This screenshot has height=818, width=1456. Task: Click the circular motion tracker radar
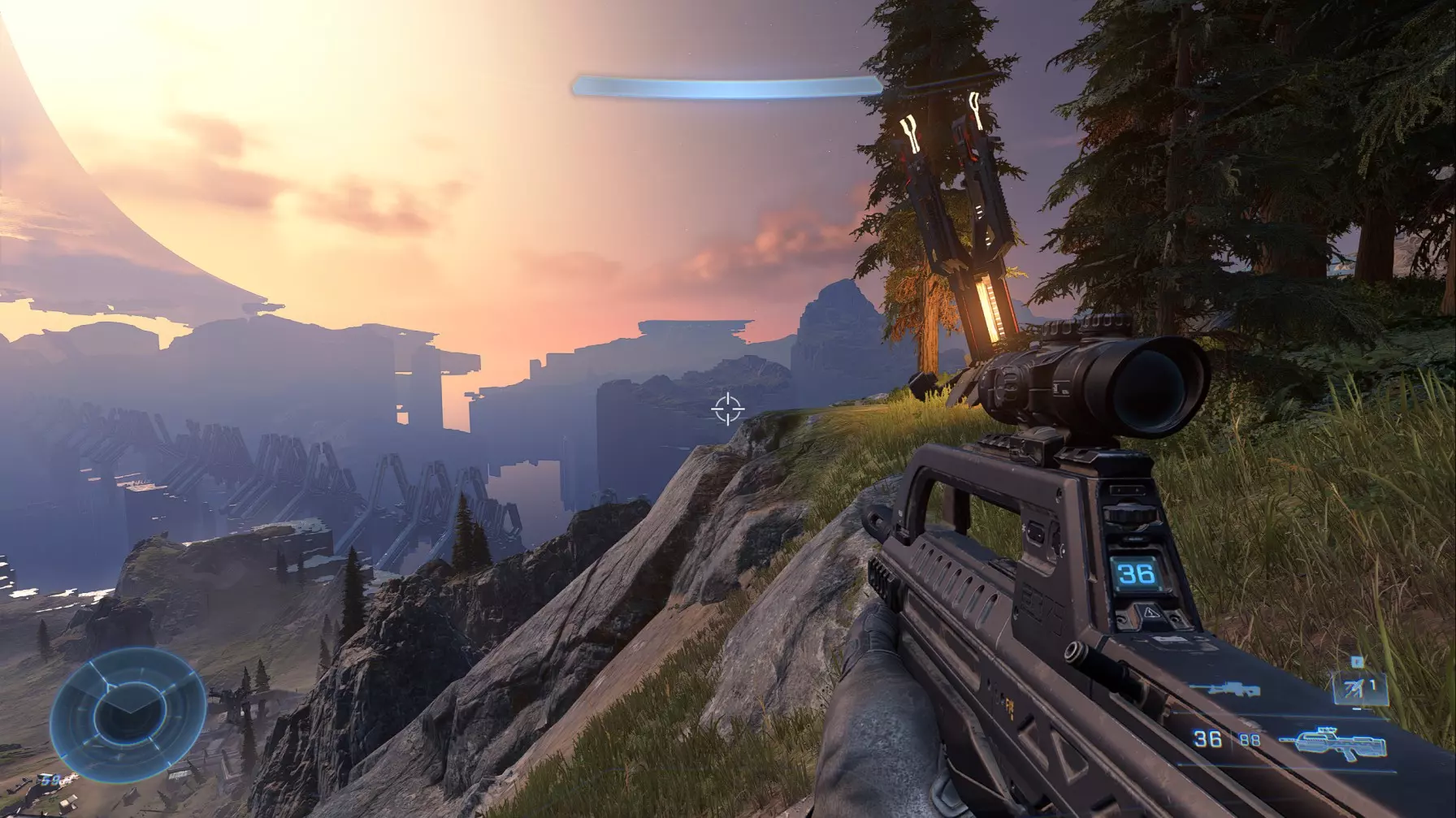click(x=127, y=713)
